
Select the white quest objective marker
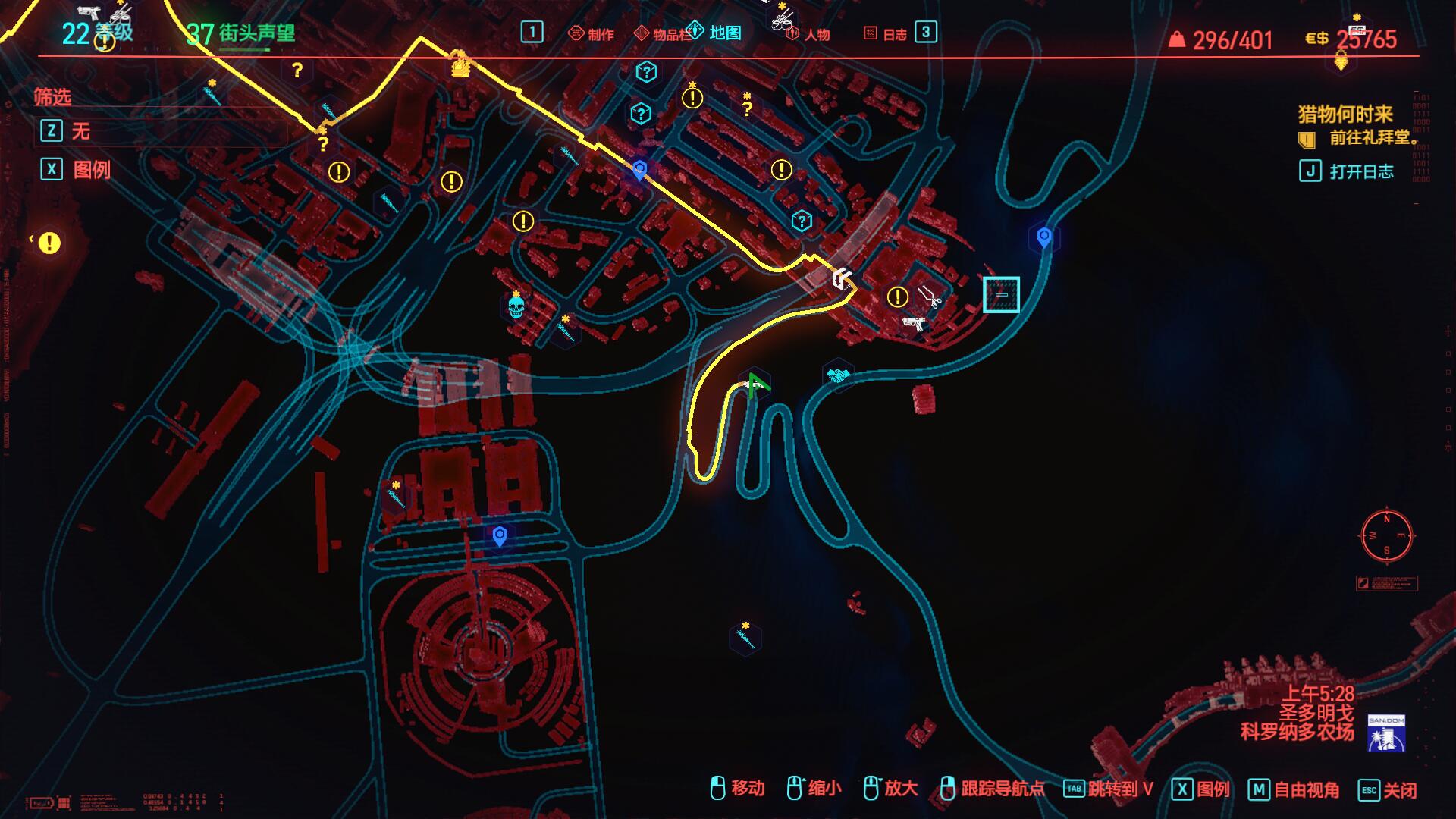842,279
